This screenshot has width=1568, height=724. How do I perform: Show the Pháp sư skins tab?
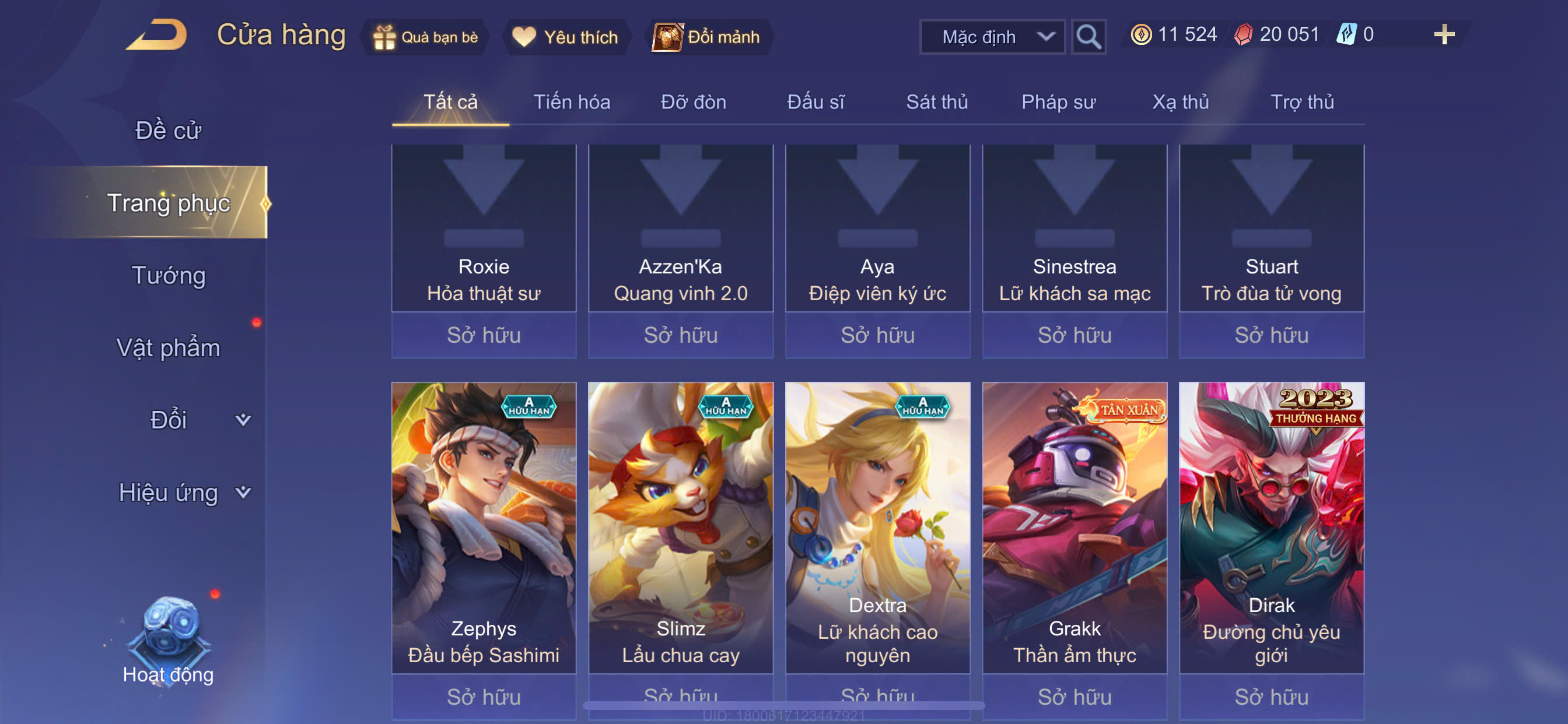coord(1059,102)
